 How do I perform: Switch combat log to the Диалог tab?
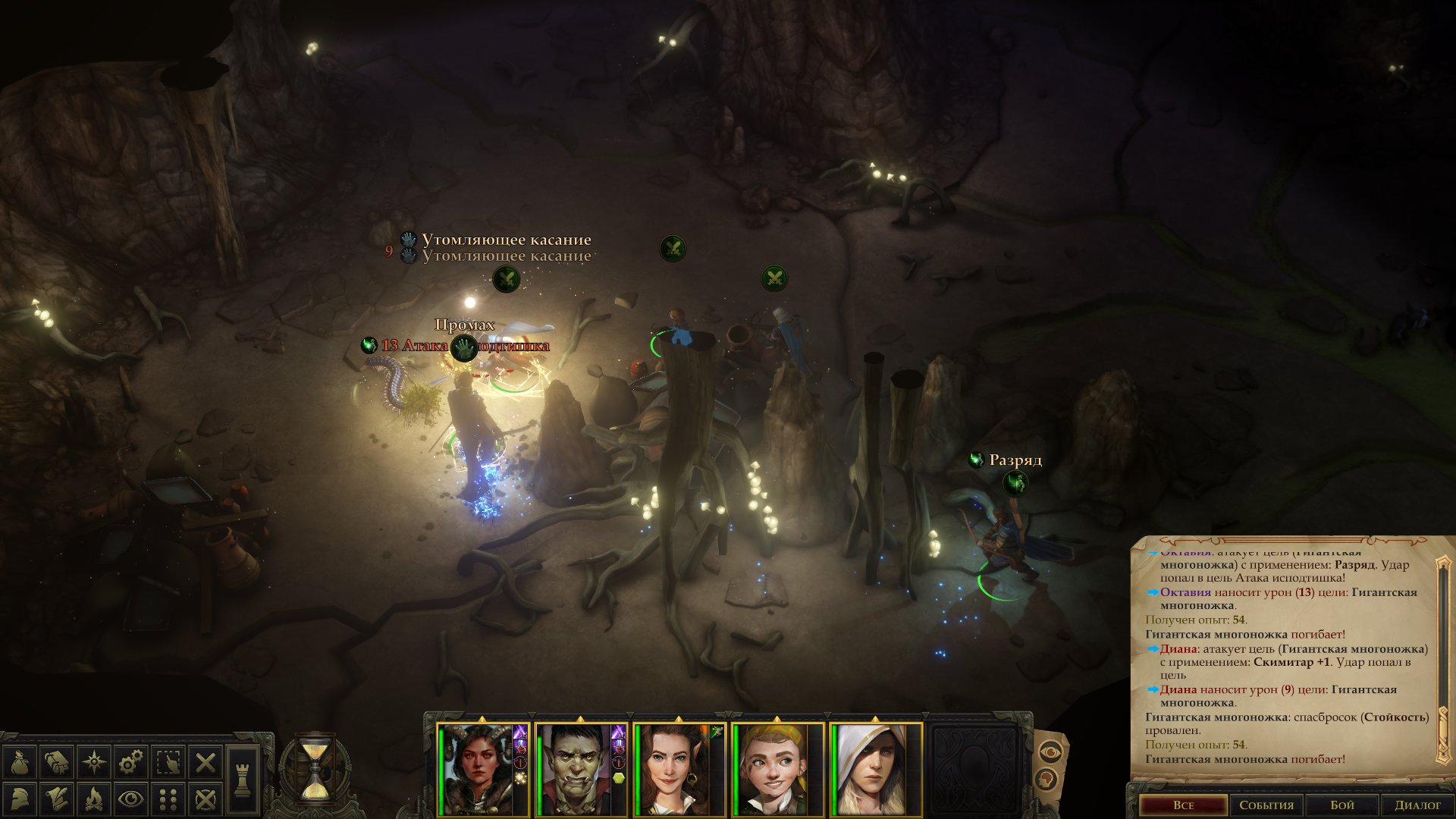[1417, 805]
